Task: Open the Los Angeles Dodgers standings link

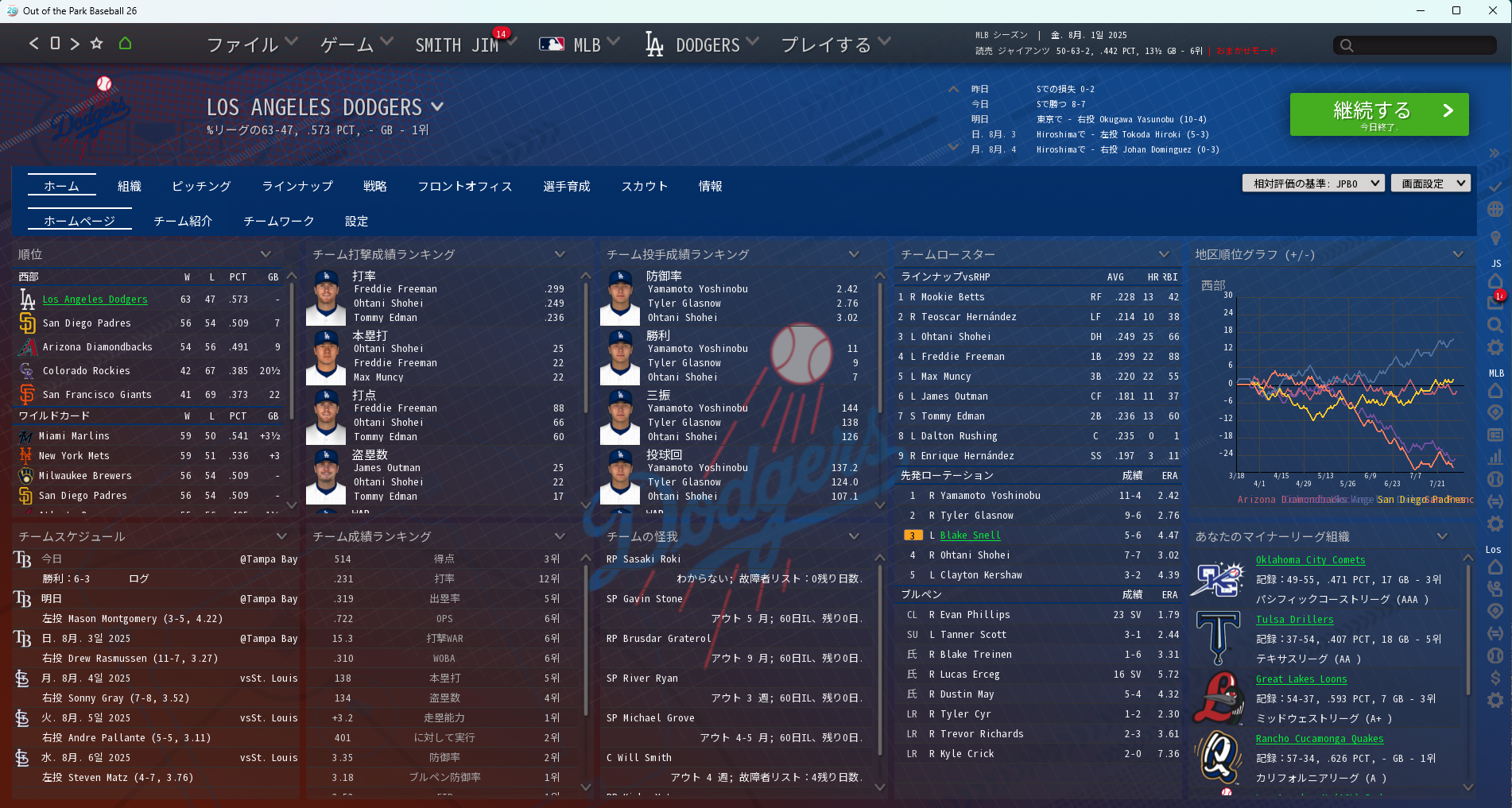Action: 95,300
